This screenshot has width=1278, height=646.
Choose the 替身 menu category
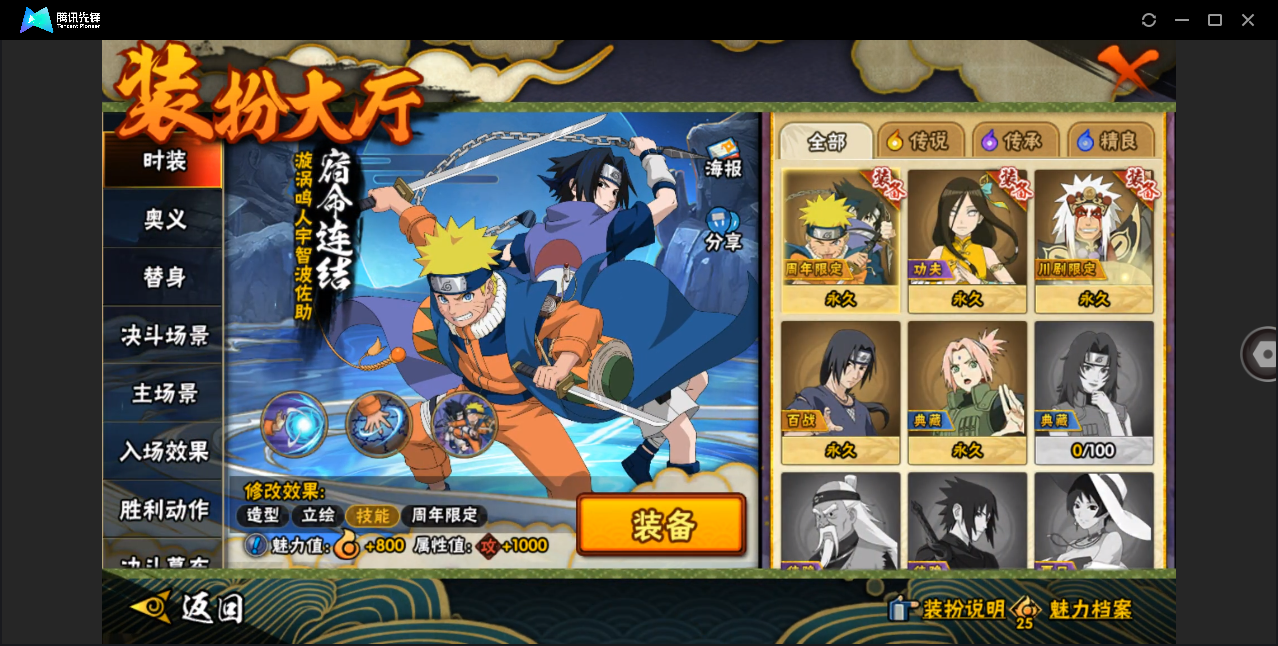coord(163,277)
